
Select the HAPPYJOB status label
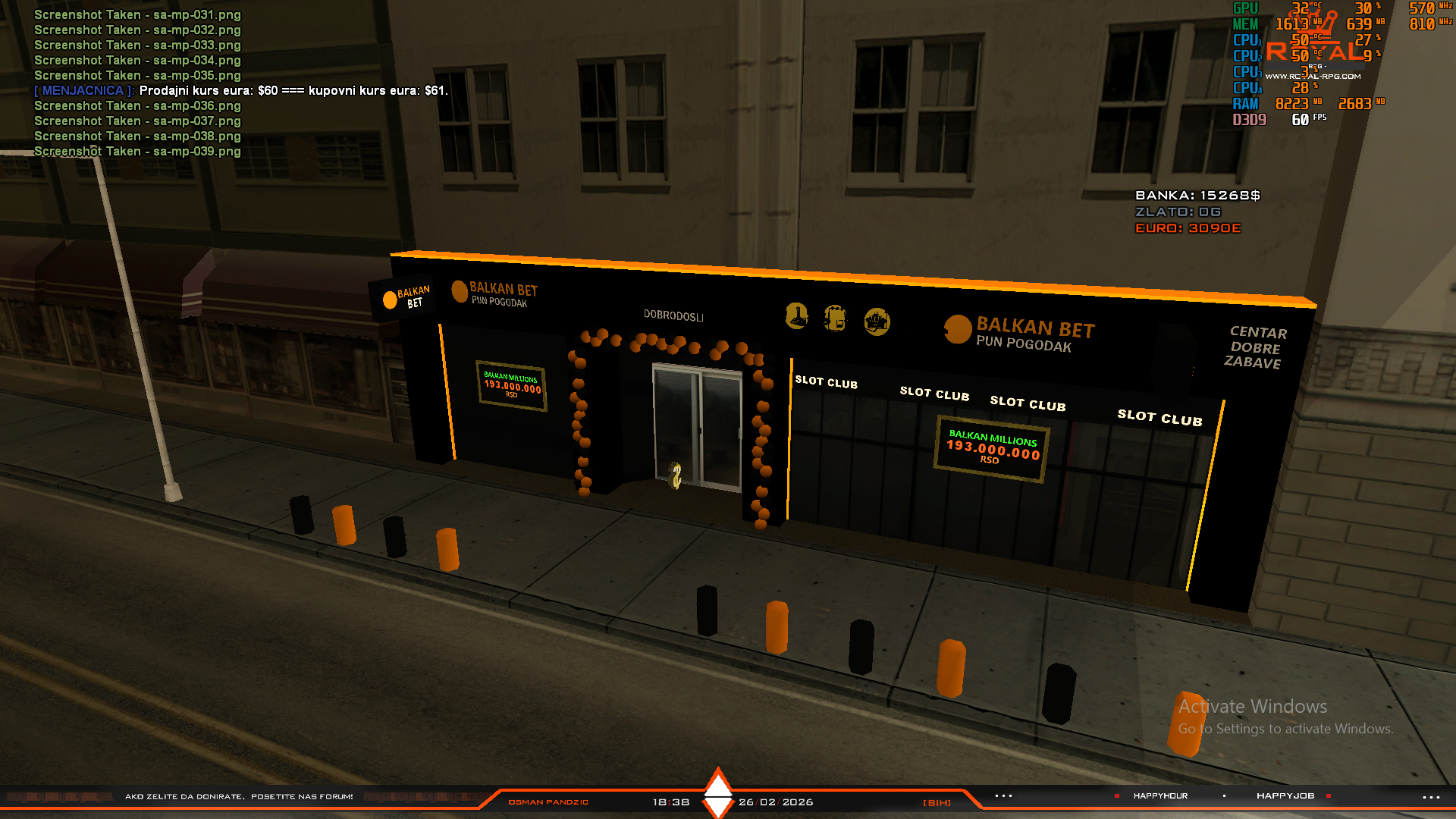point(1285,796)
